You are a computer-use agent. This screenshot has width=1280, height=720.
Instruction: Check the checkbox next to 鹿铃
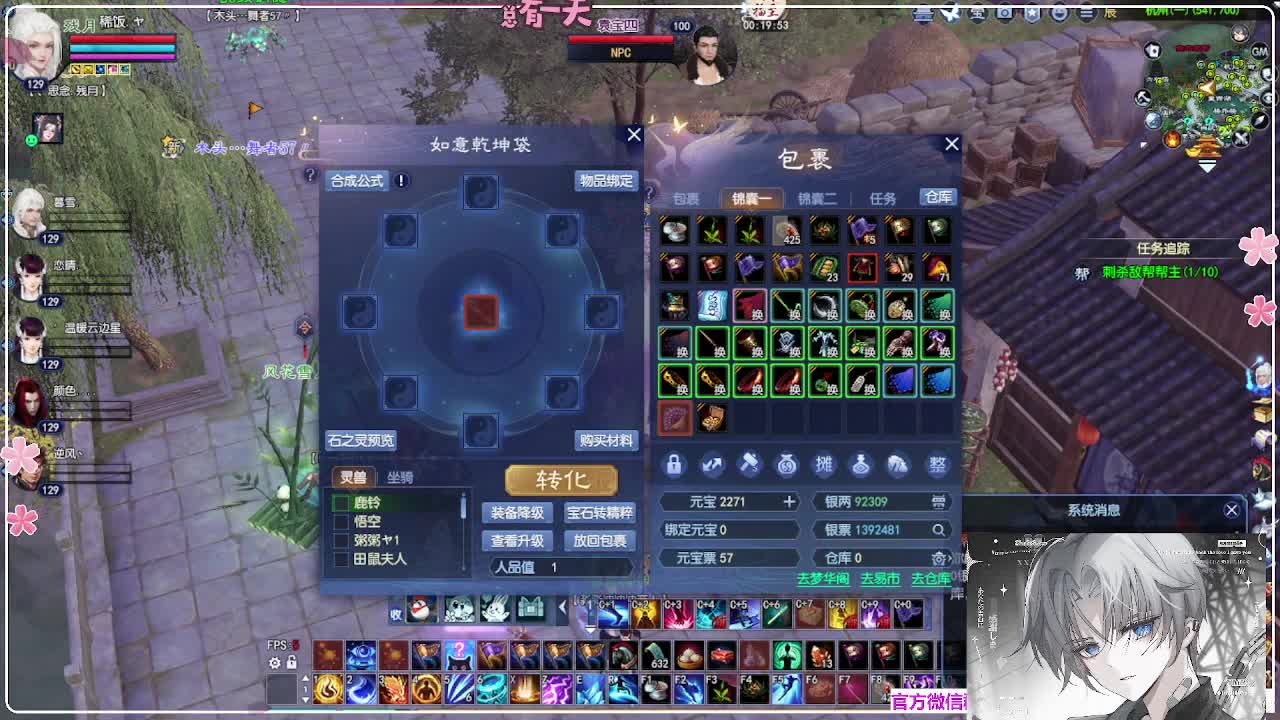point(343,504)
